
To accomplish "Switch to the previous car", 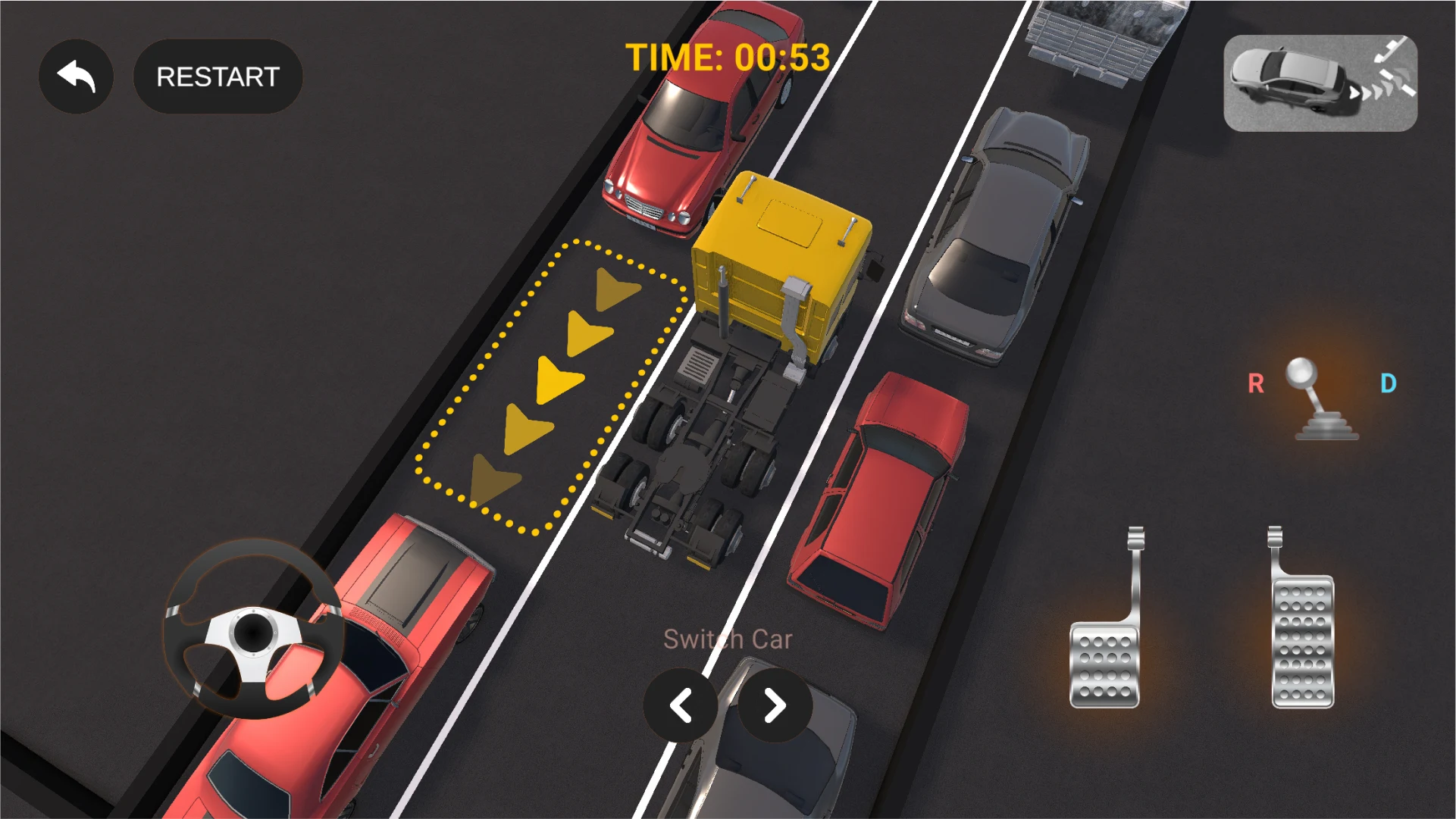I will tap(680, 706).
